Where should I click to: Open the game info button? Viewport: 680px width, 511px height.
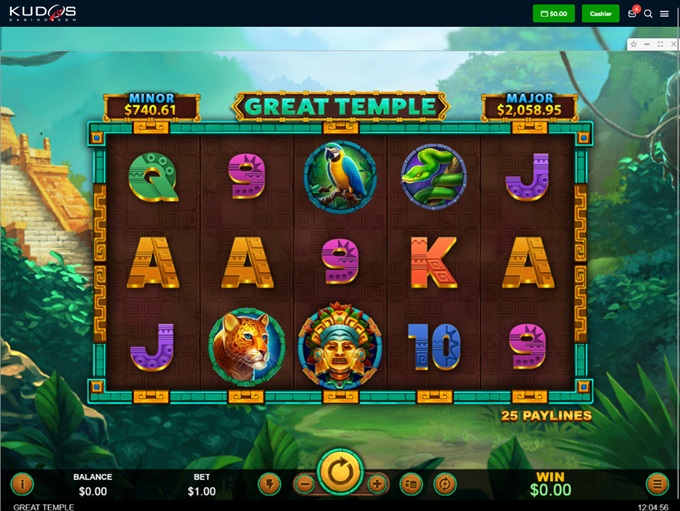pos(22,485)
